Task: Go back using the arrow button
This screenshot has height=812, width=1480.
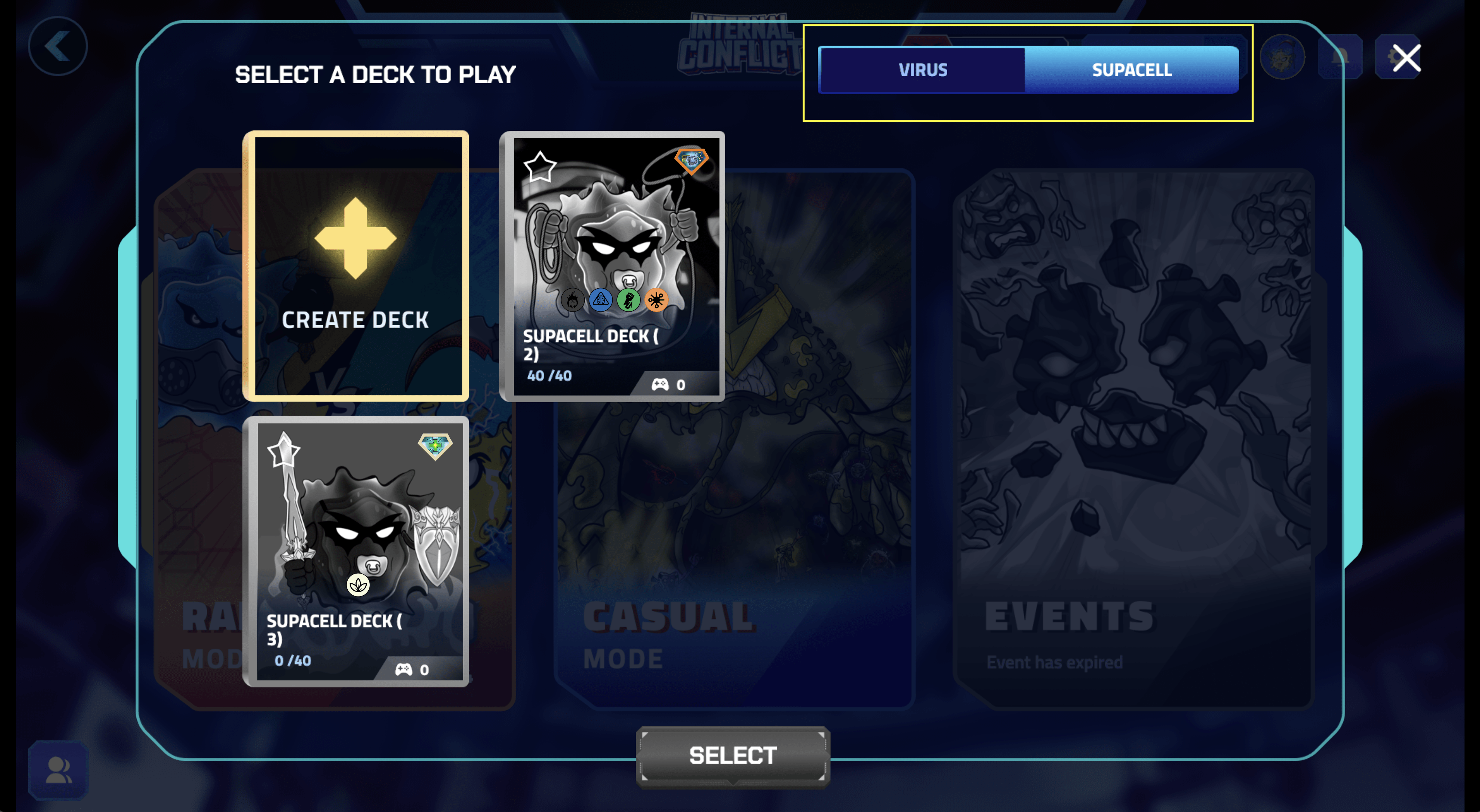Action: 57,46
